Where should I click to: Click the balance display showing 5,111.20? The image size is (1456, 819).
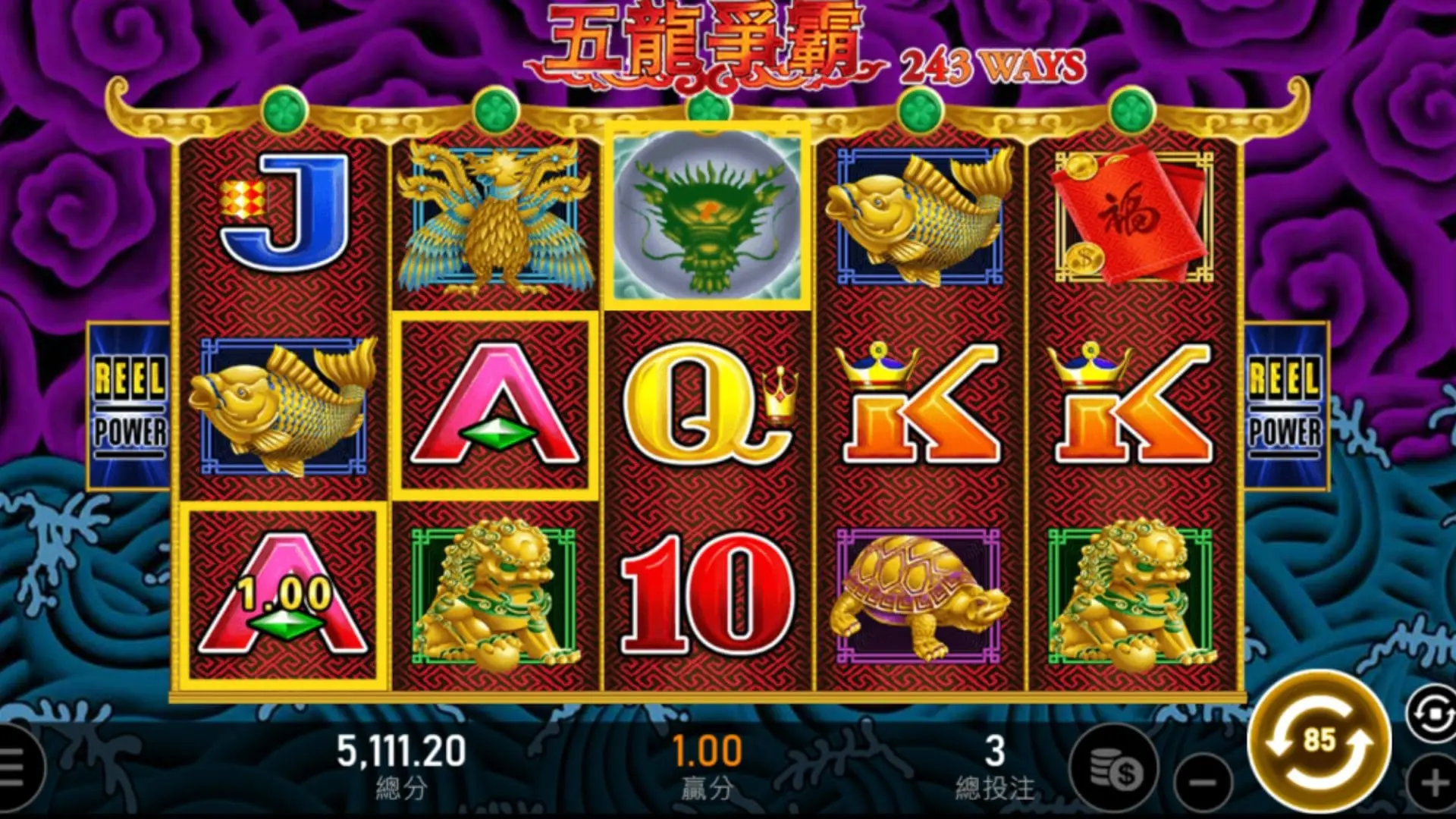(402, 751)
